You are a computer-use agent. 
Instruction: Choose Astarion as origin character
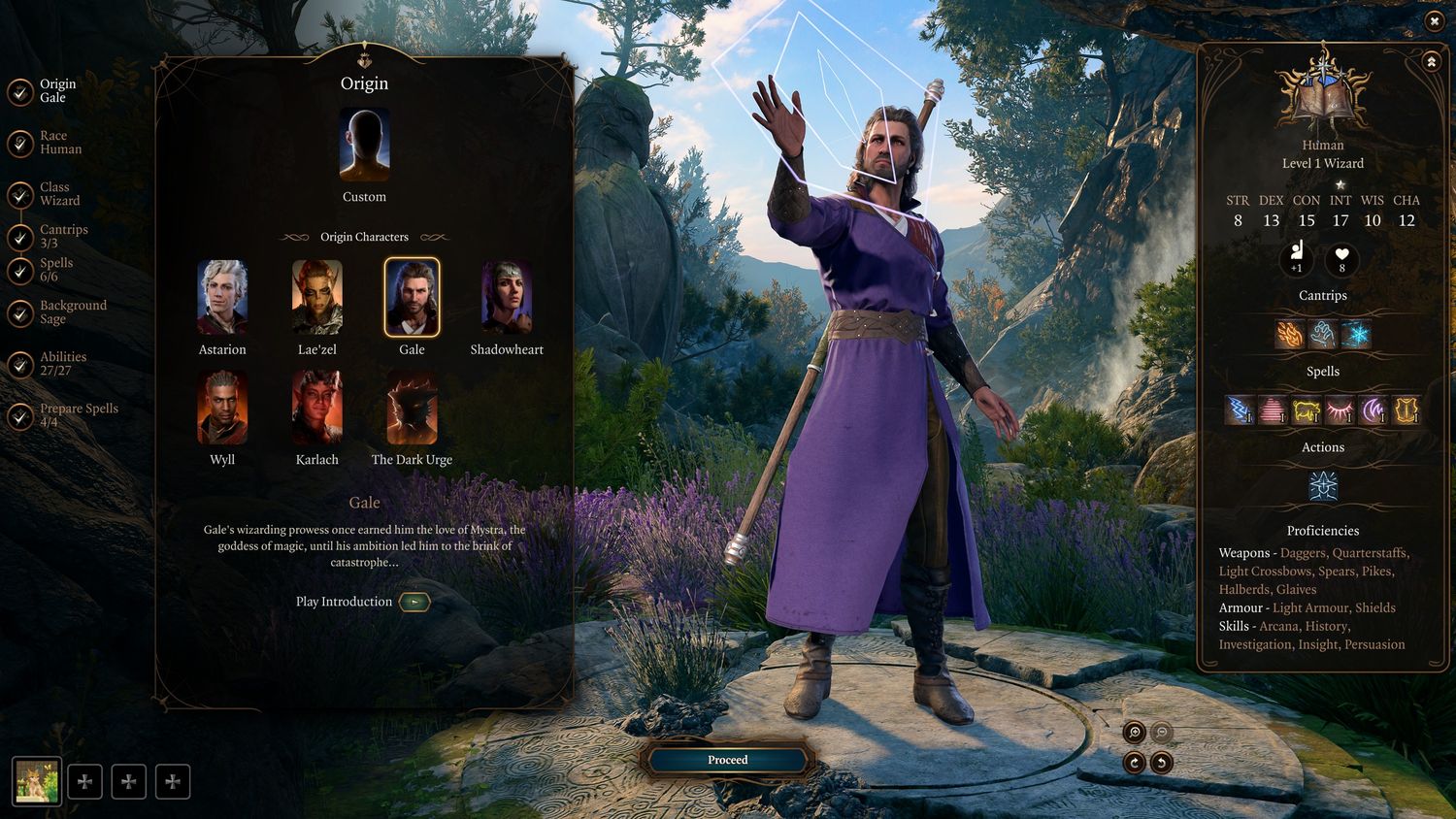click(x=222, y=297)
